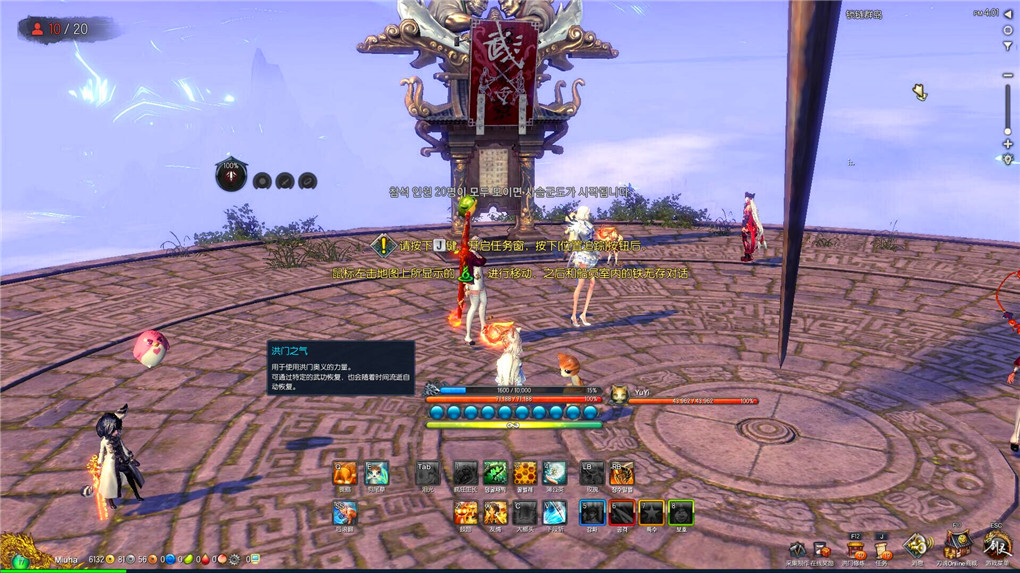1020x573 pixels.
Task: Zoom in the minimap with plus button
Action: click(x=1007, y=144)
